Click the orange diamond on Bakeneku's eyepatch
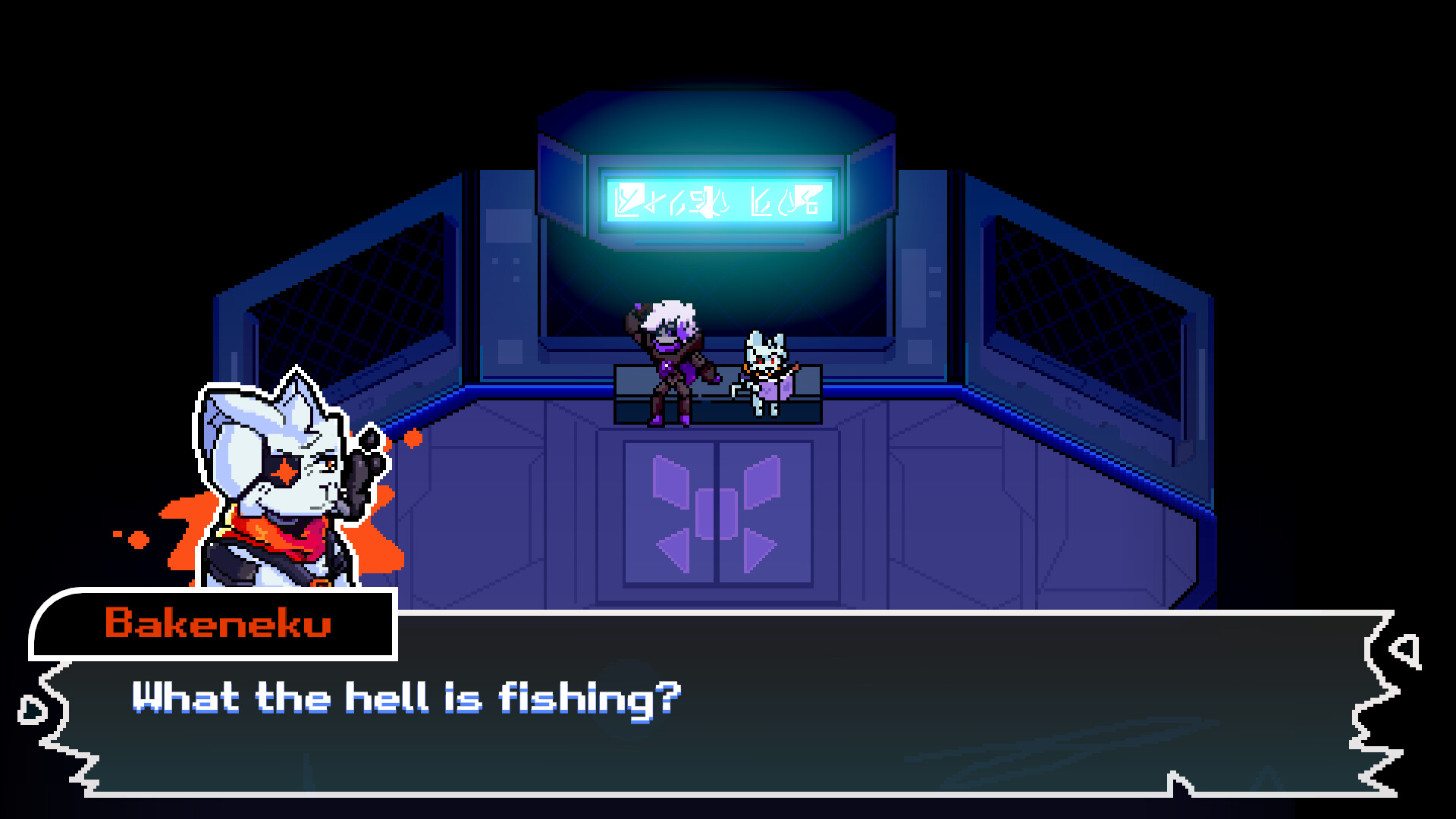The height and width of the screenshot is (819, 1456). (x=287, y=472)
